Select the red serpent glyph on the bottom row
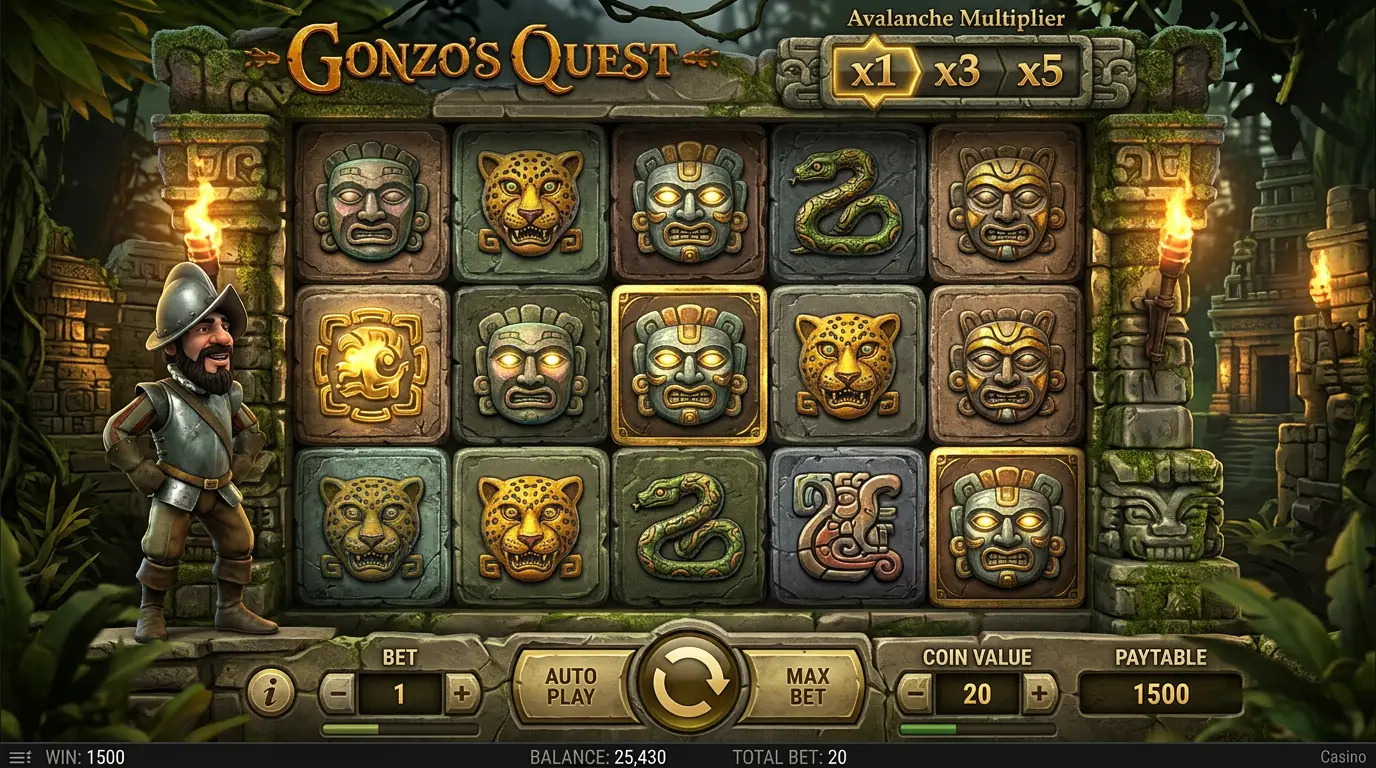Screen dimensions: 1376x768 click(x=848, y=532)
